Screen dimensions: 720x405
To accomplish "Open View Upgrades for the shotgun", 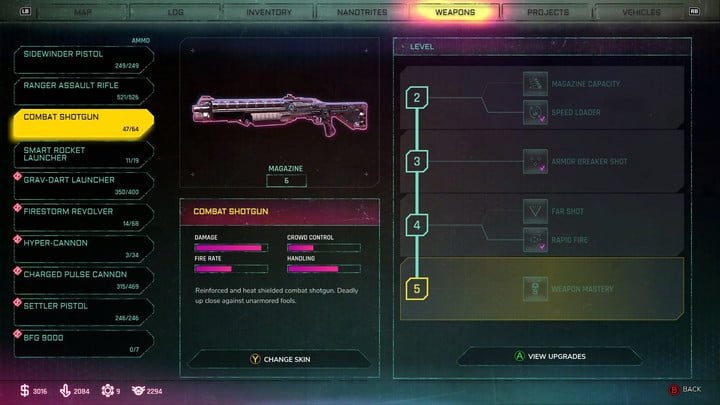I will 550,356.
